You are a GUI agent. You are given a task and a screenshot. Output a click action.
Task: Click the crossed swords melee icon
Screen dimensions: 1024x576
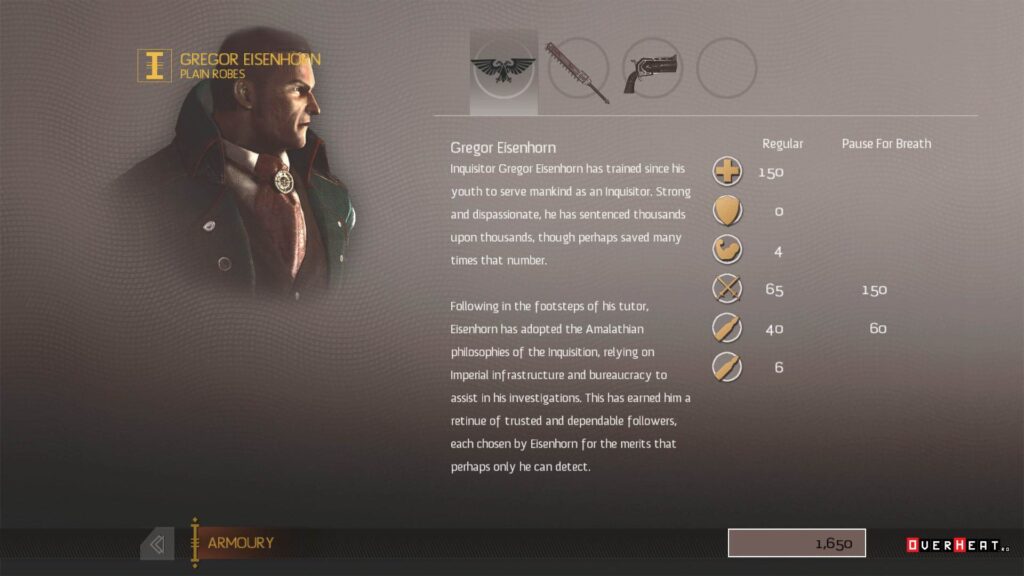[727, 289]
